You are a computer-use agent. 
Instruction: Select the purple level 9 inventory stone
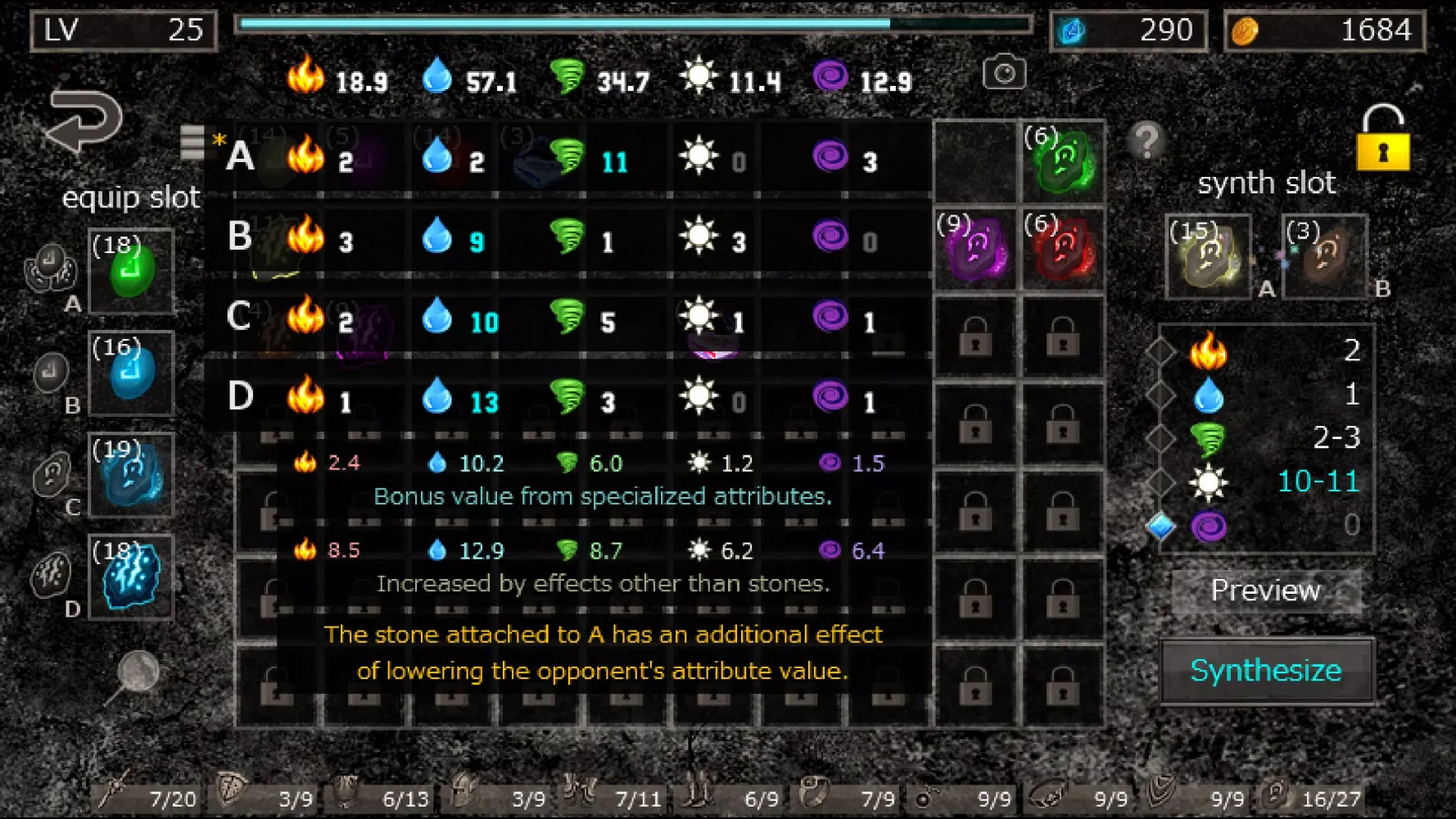pos(974,249)
